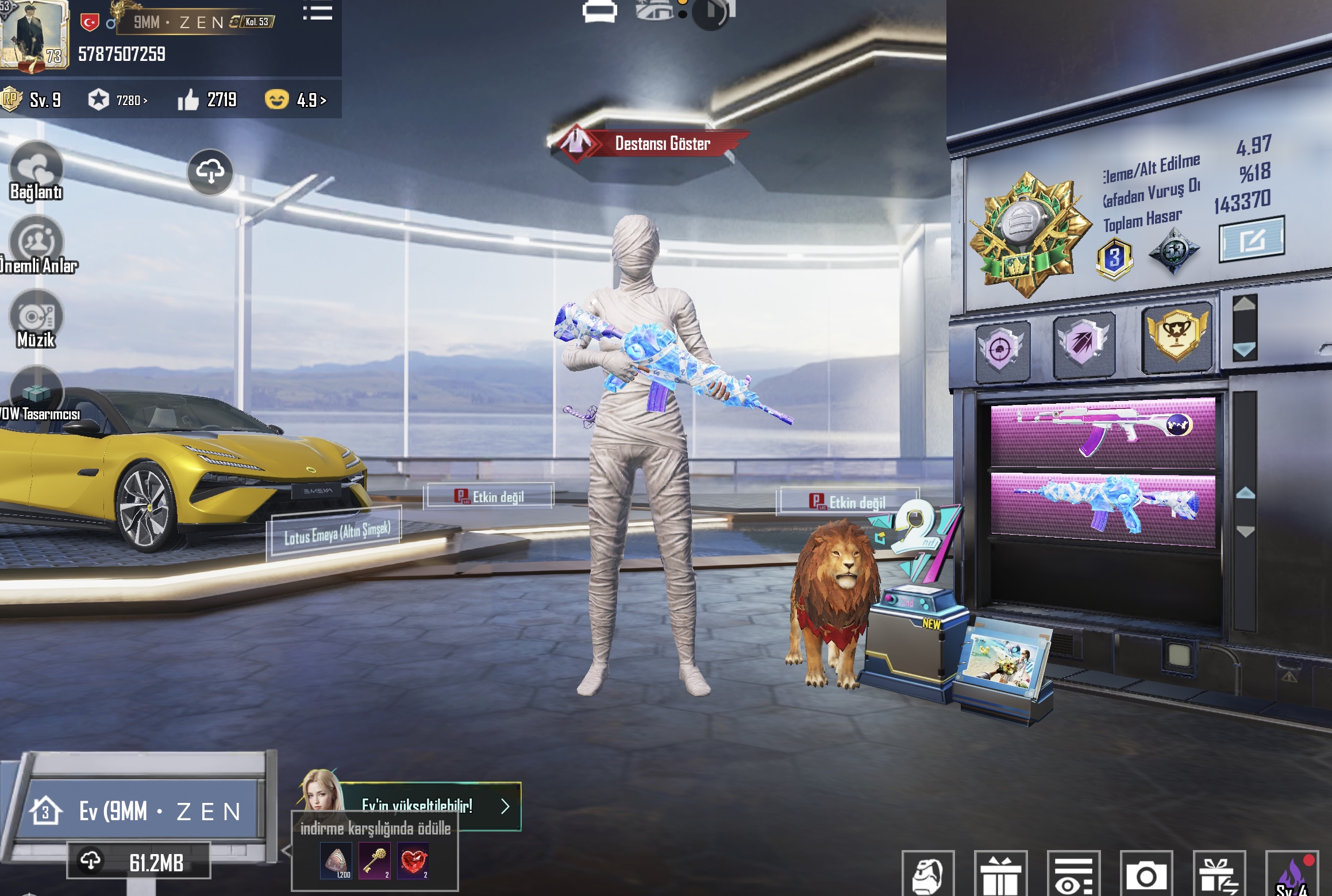Open the popularity star 7280 stat
The image size is (1332, 896).
pos(118,100)
